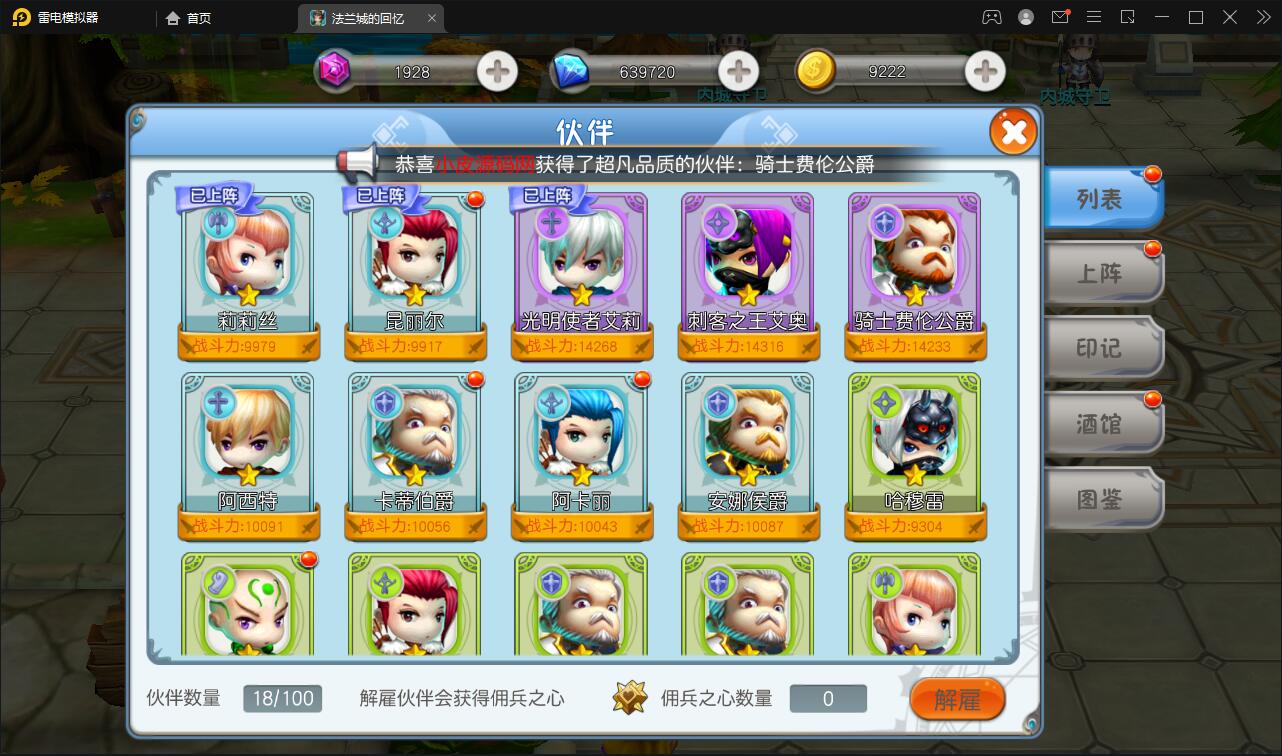Image resolution: width=1282 pixels, height=756 pixels.
Task: Expand the 图鉴 encyclopedia section
Action: [1100, 499]
